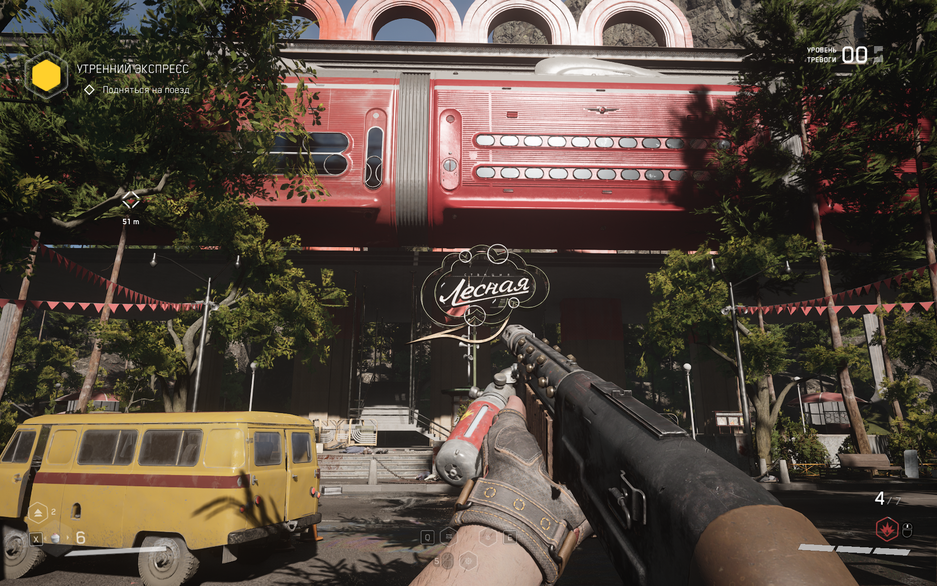
Task: Click the objective waypoint marker showing 51 m
Action: 130,200
